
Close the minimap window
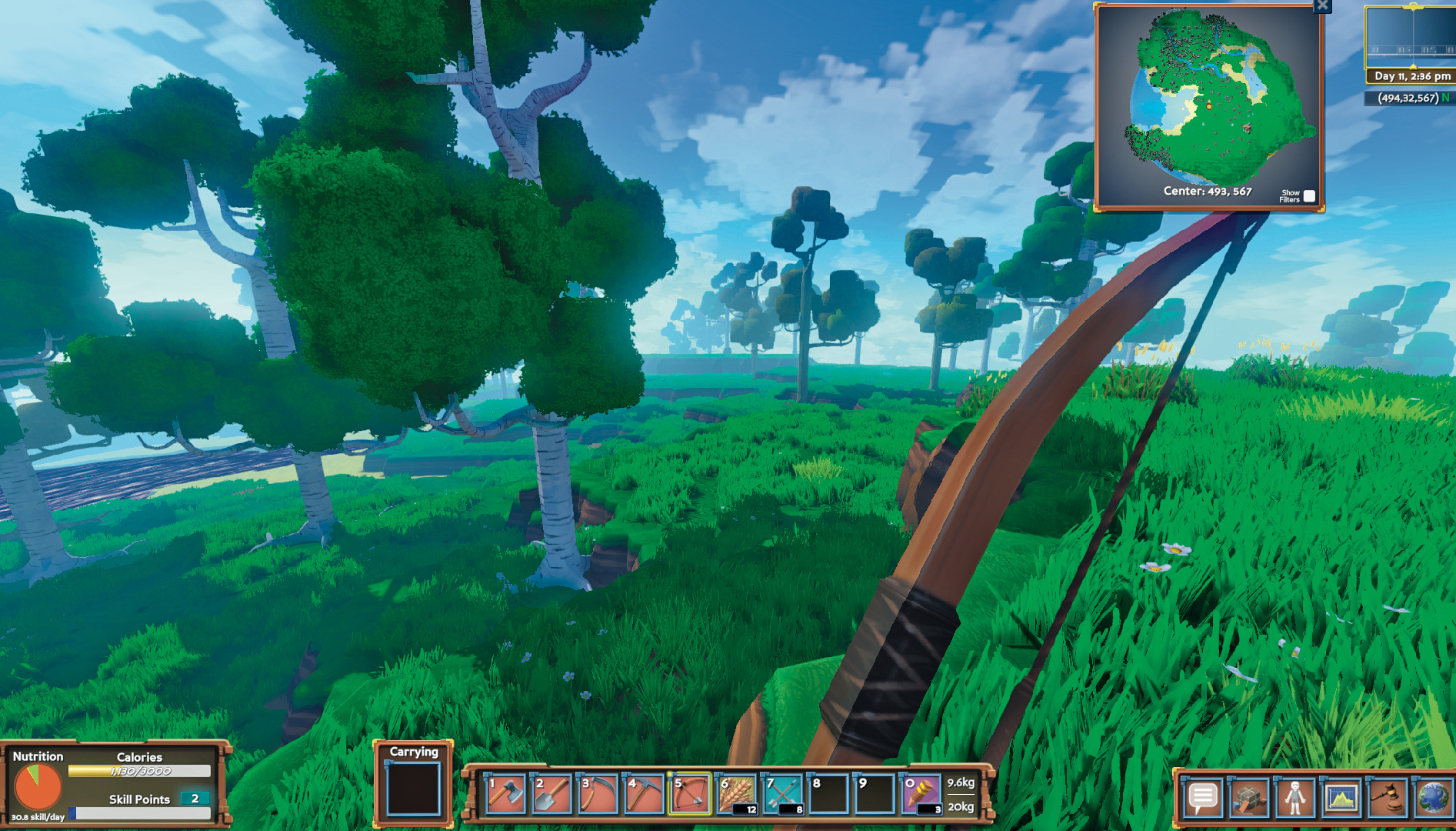pos(1322,6)
